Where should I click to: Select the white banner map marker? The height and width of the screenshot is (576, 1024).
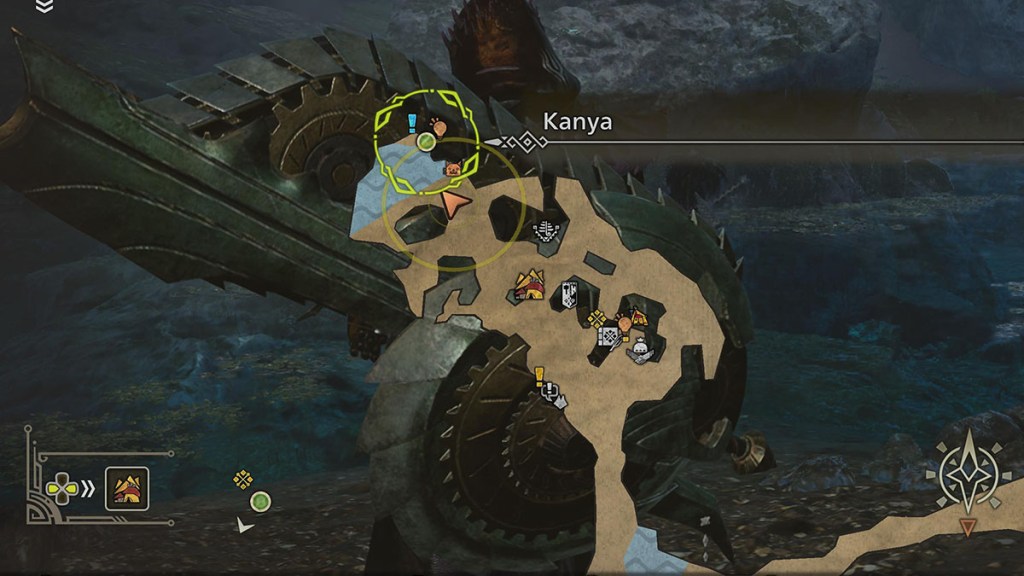569,293
